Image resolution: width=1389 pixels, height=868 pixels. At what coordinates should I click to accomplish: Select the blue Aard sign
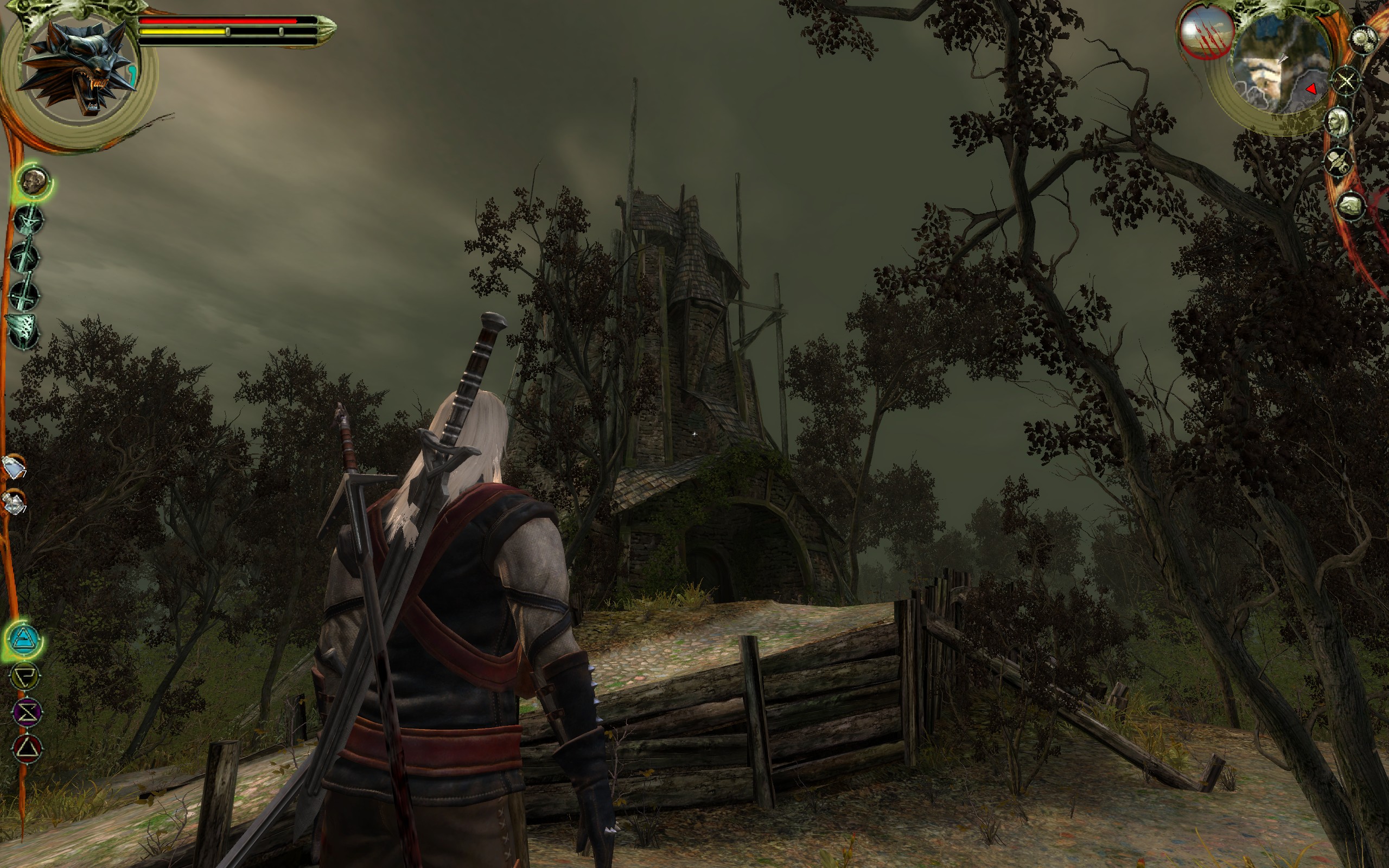click(26, 639)
